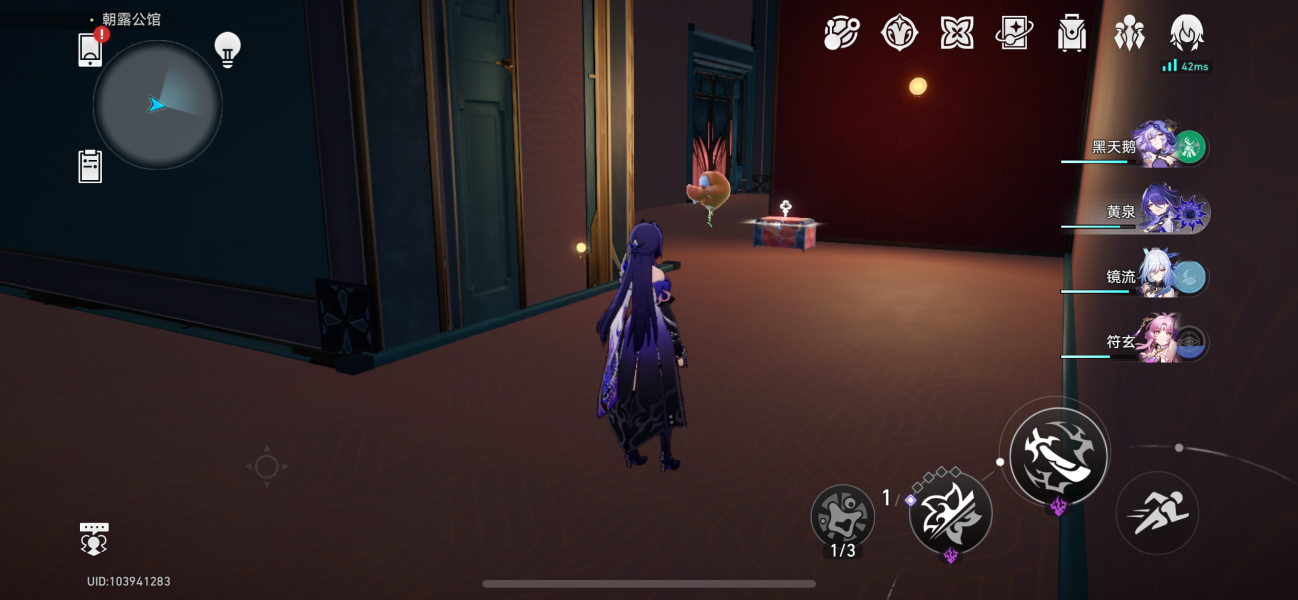Open the circular minimap
This screenshot has height=600, width=1298.
157,104
